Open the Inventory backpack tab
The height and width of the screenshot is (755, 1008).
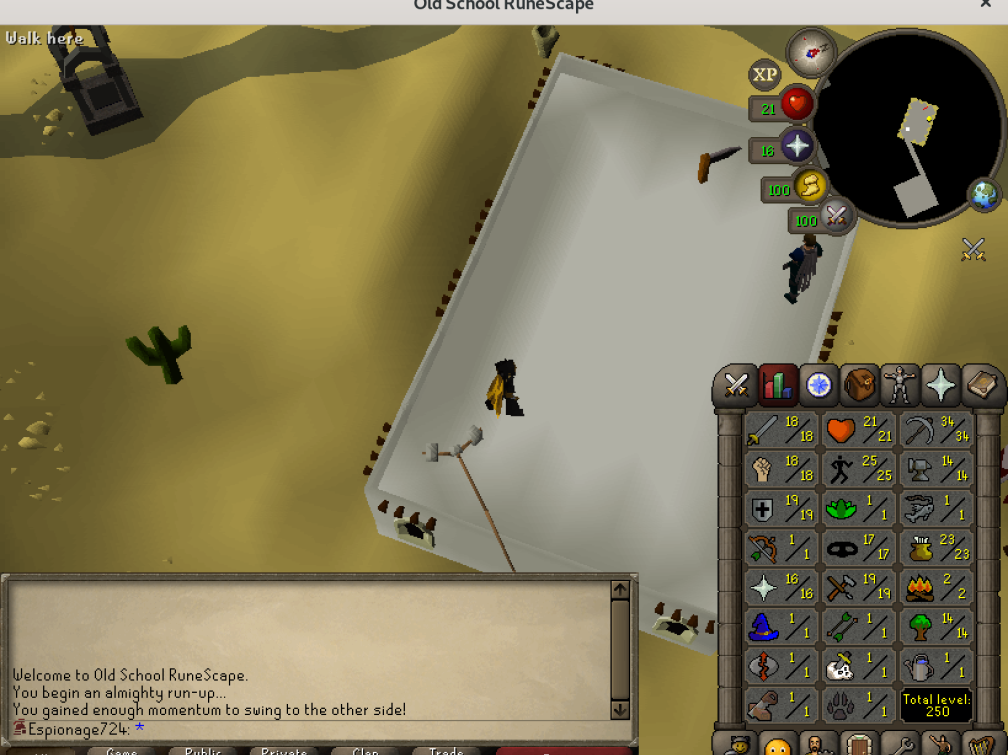pyautogui.click(x=859, y=385)
